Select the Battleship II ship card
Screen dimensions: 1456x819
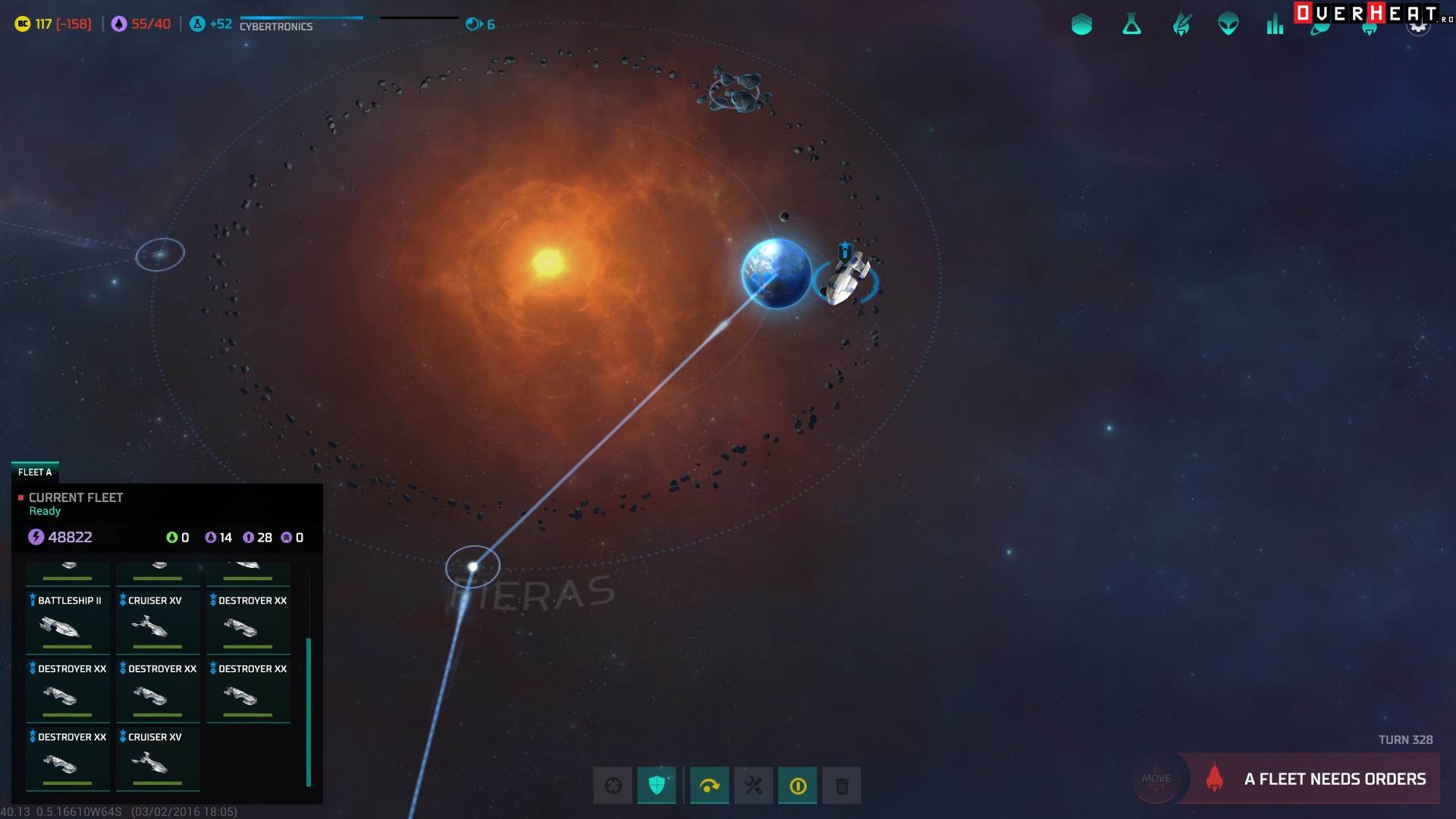[x=68, y=622]
